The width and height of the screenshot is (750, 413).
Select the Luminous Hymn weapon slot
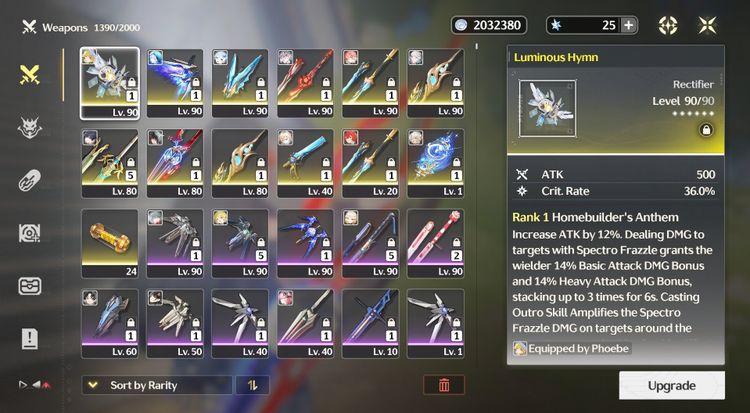pyautogui.click(x=110, y=84)
